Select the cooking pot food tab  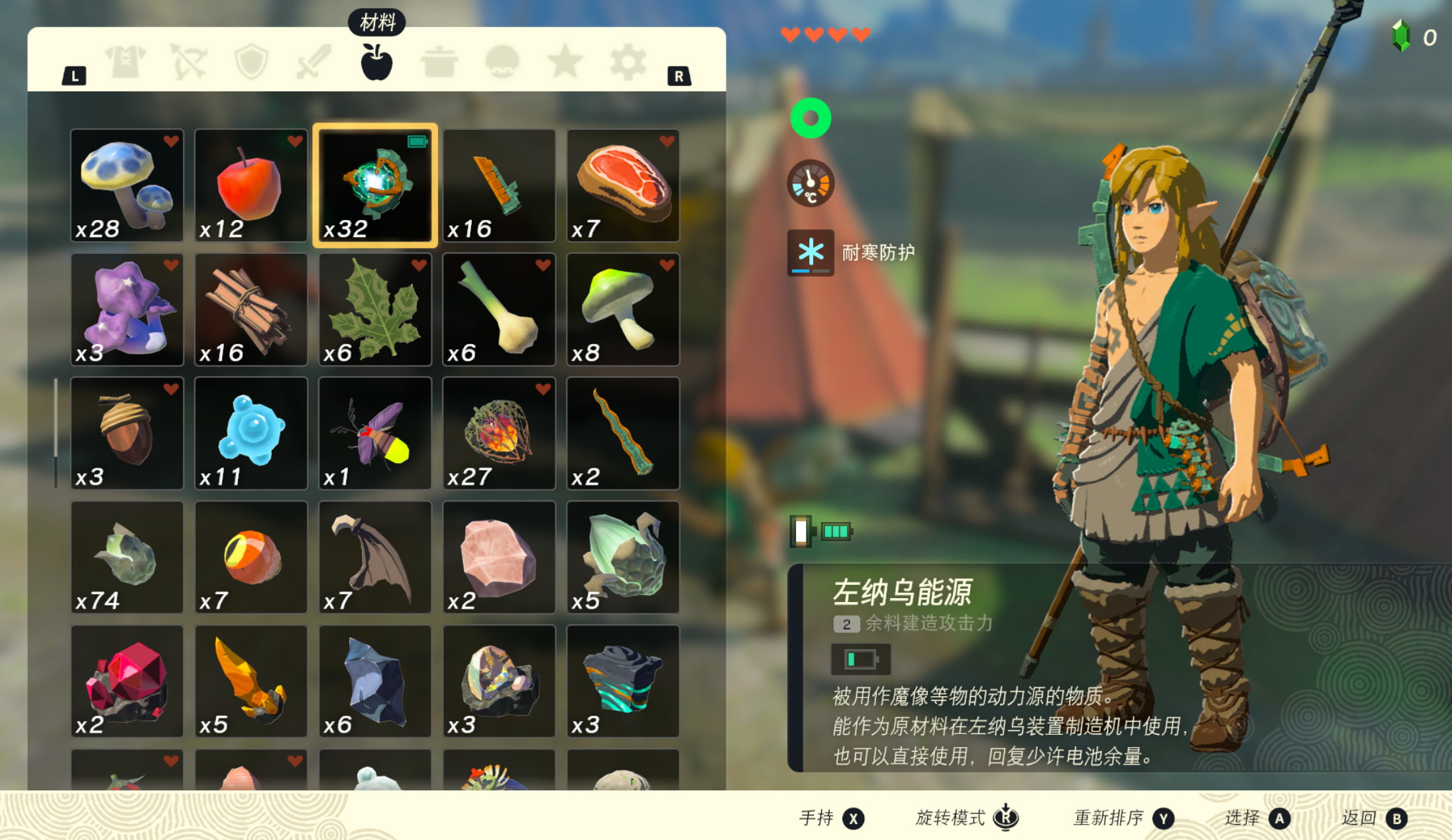pyautogui.click(x=439, y=62)
